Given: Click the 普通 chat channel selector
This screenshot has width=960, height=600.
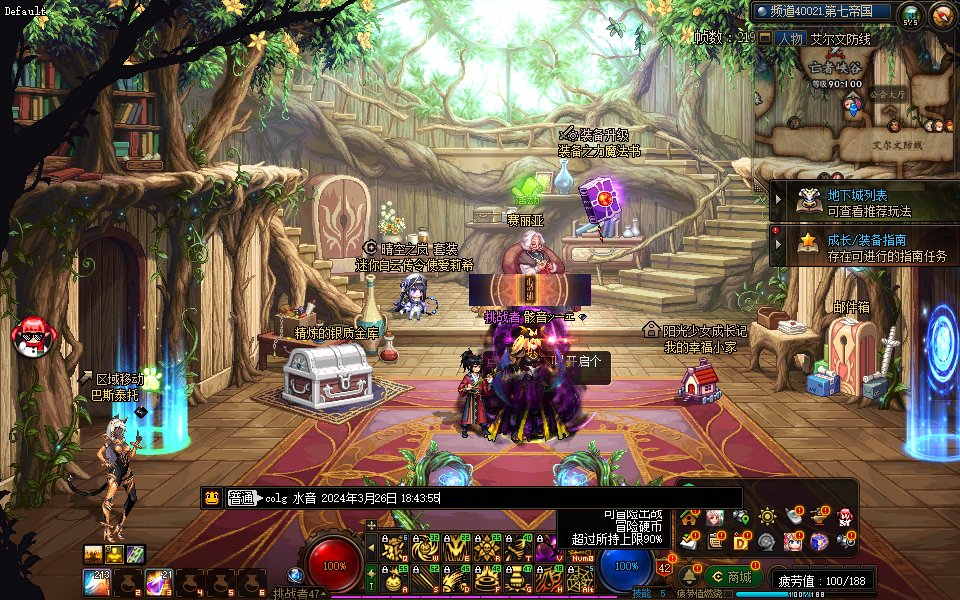Looking at the screenshot, I should click(243, 498).
